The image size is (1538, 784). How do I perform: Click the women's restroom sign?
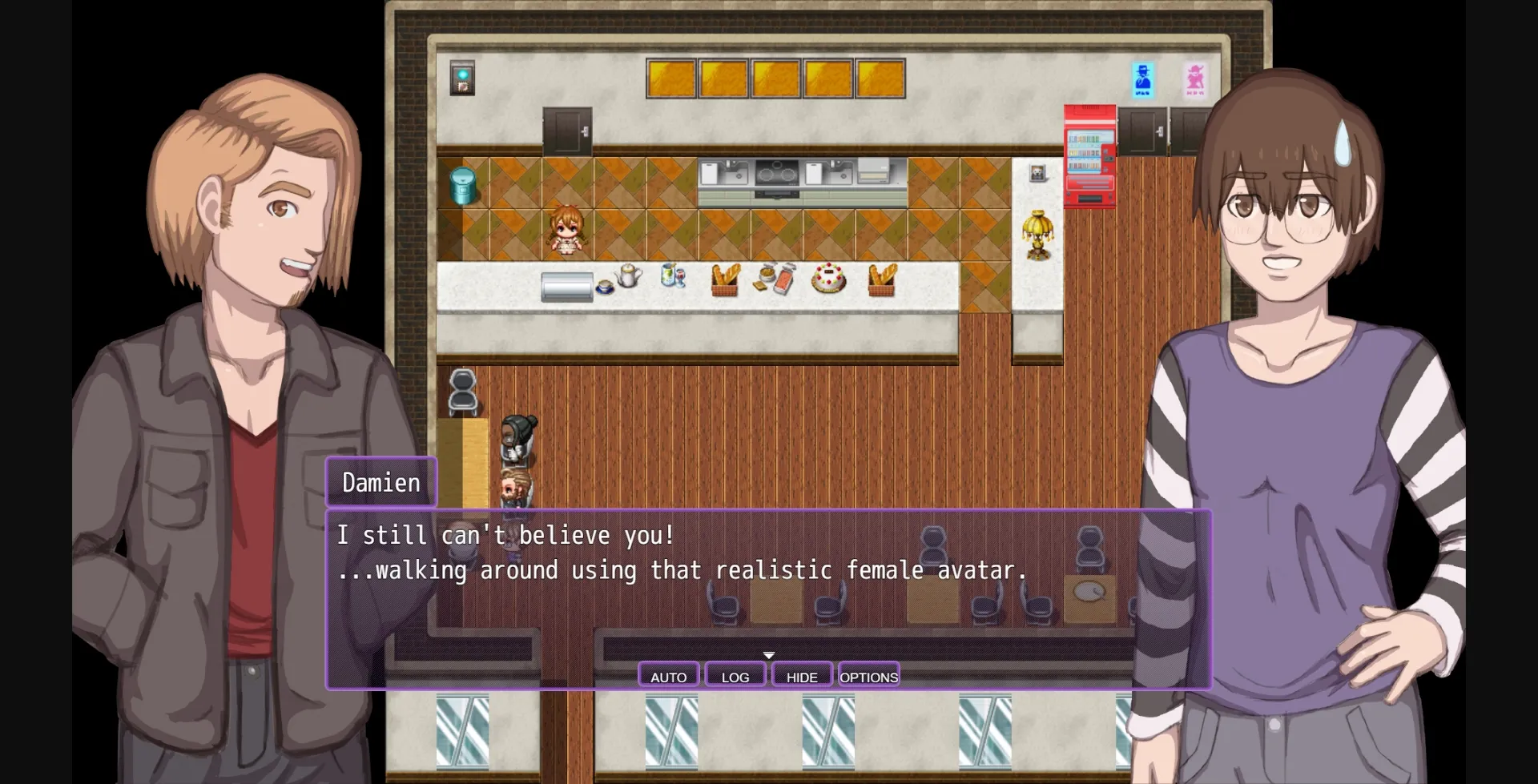[1195, 78]
